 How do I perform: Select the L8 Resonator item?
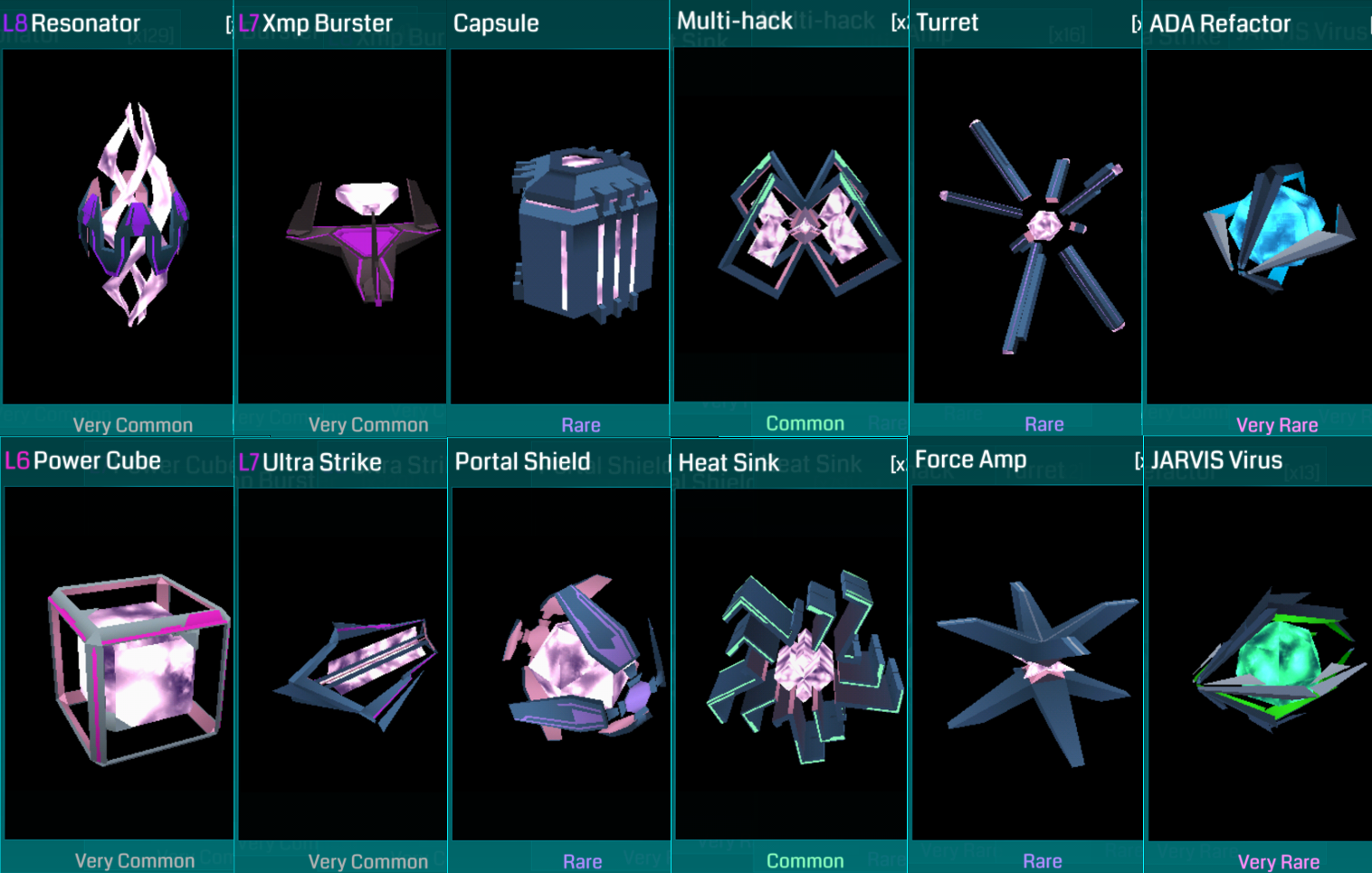tap(118, 226)
